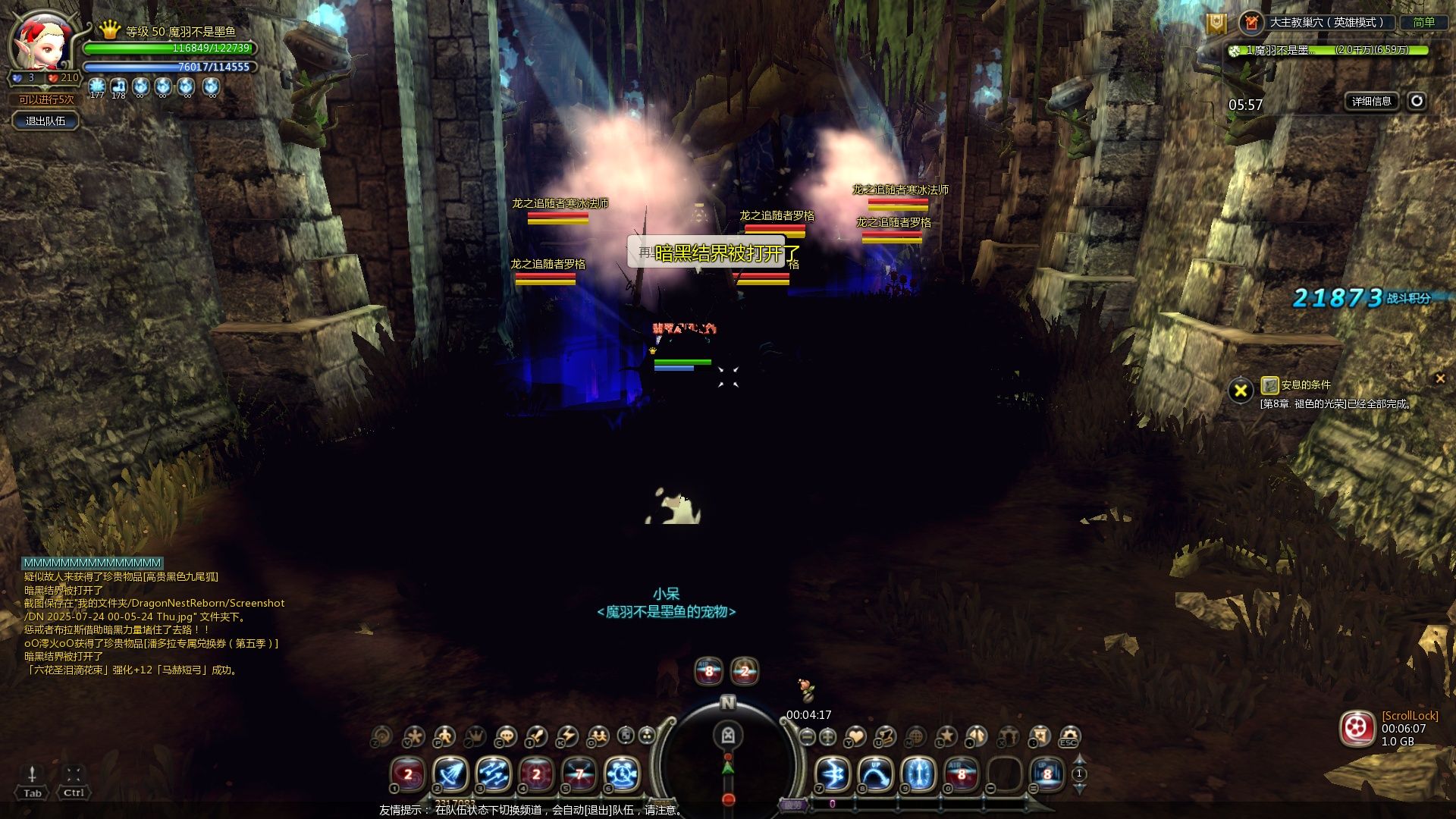This screenshot has height=819, width=1456.
Task: Open the star menu icon
Action: pos(946,736)
